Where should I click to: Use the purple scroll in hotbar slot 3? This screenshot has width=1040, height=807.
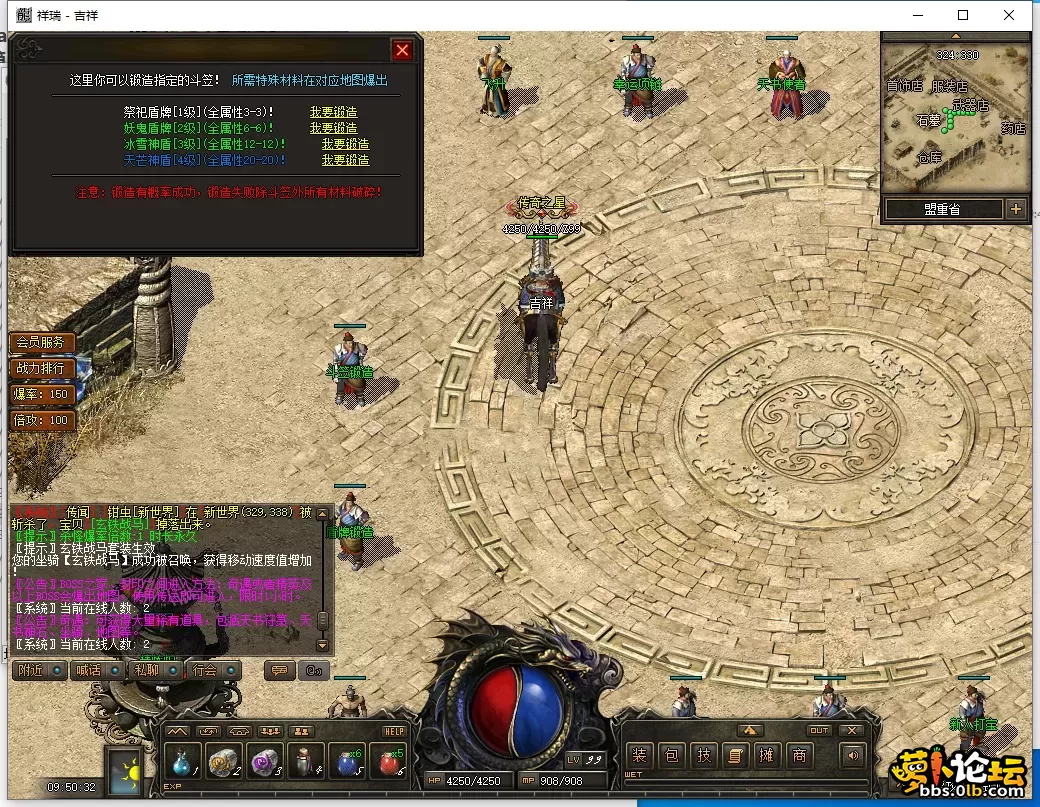(x=264, y=763)
